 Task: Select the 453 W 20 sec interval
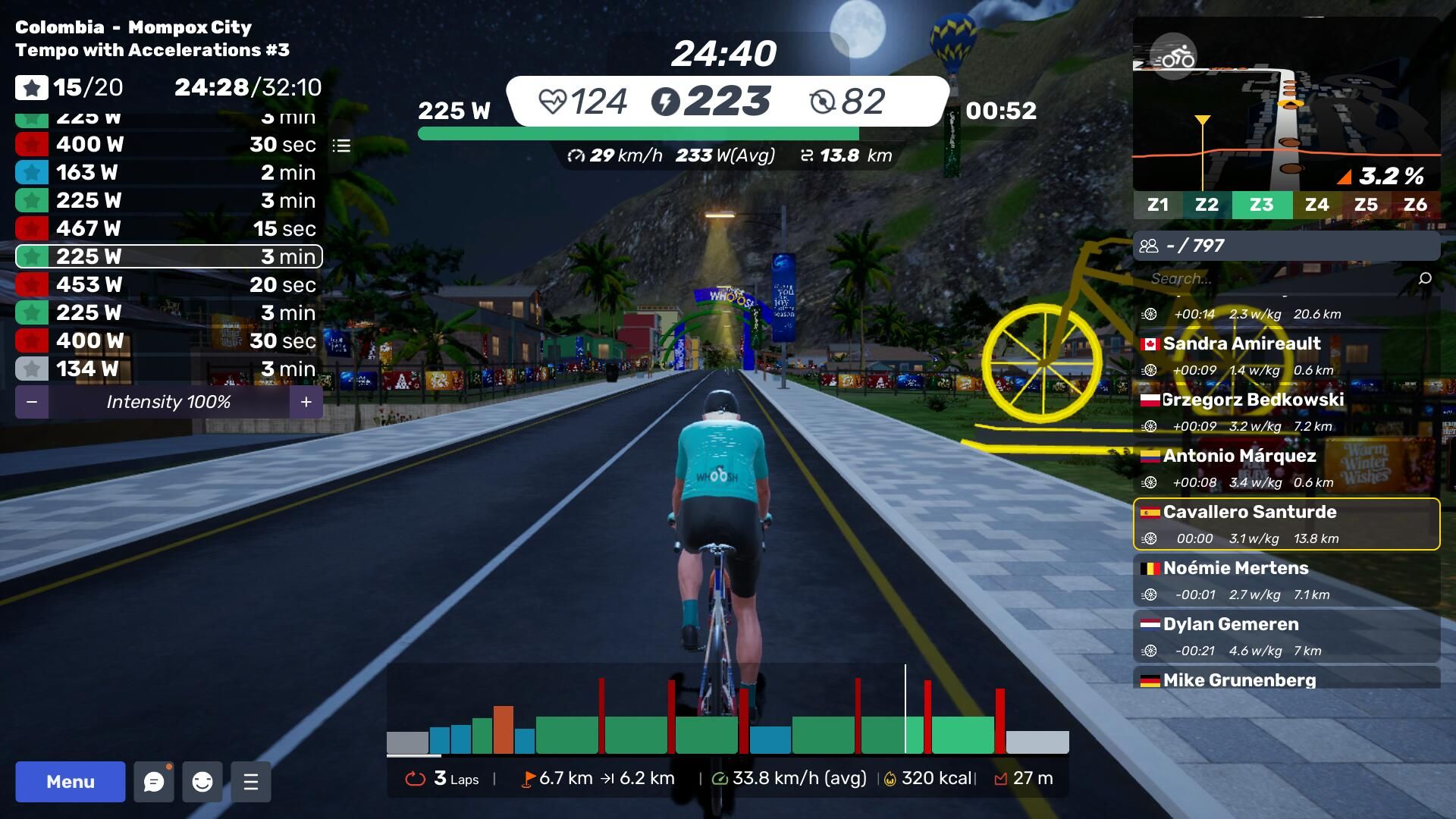[168, 284]
